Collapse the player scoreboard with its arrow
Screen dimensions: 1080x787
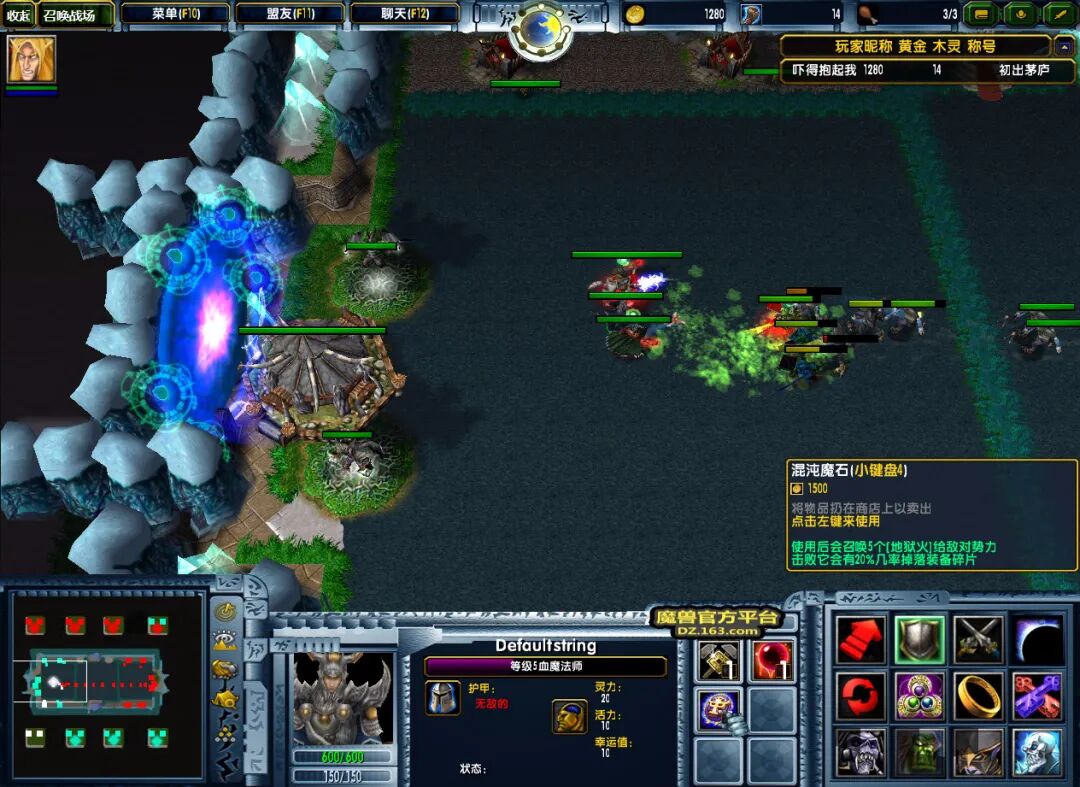click(1064, 46)
